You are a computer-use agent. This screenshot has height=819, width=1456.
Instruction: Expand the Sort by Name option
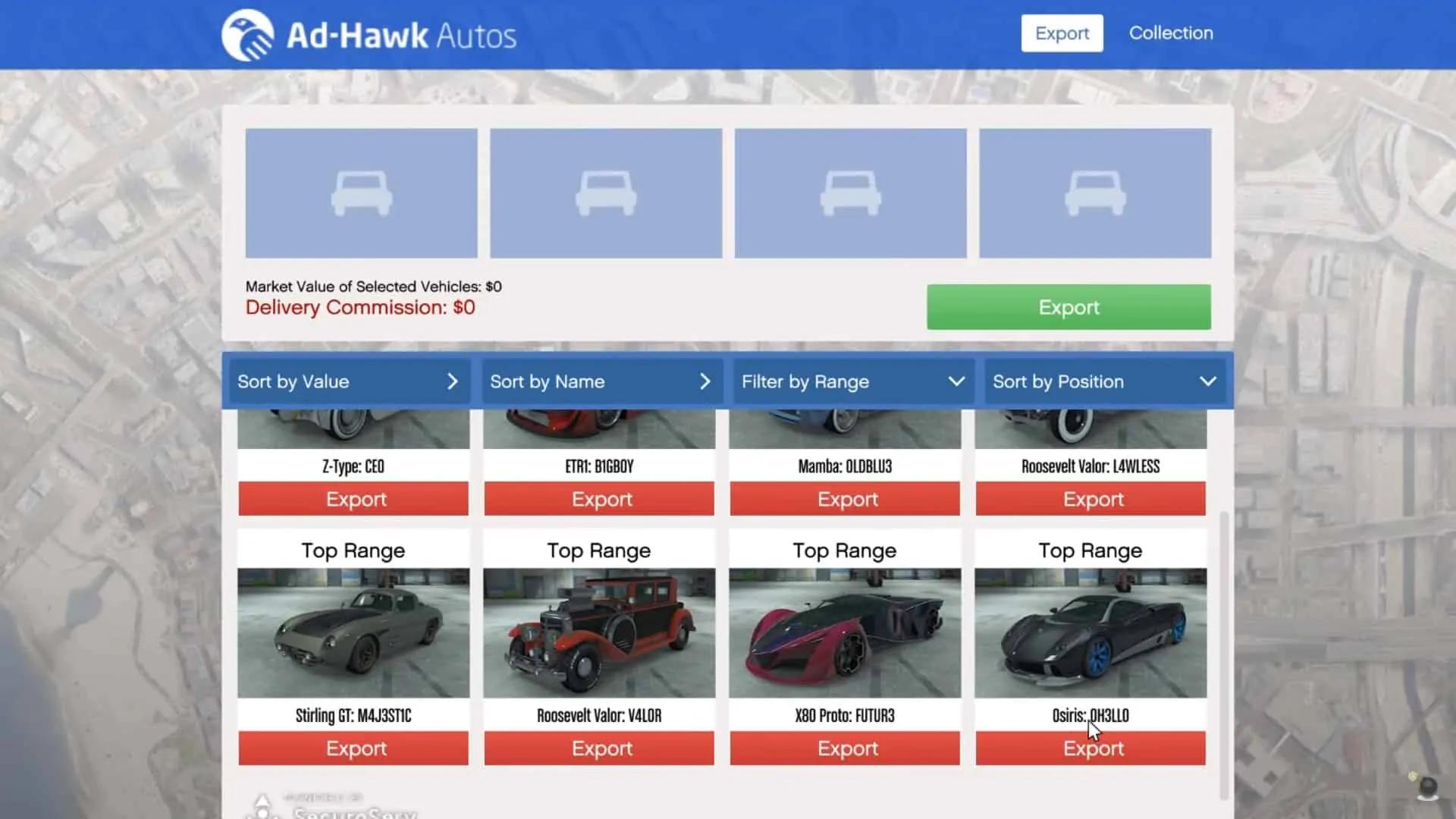(x=601, y=381)
